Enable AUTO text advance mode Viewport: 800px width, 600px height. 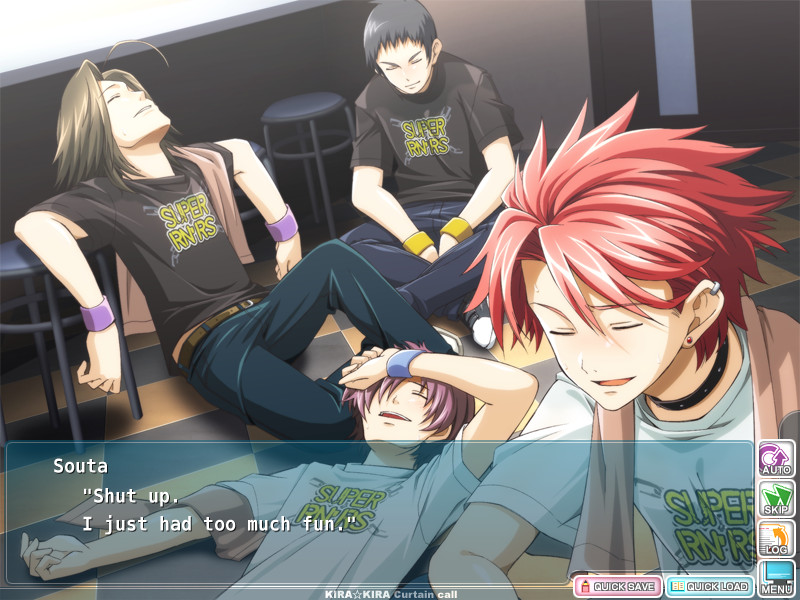click(776, 458)
